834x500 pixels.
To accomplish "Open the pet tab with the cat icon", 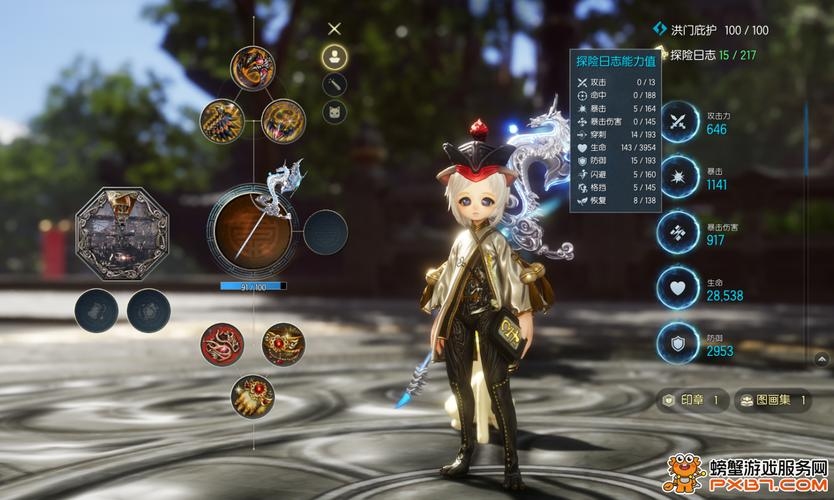I will tap(335, 111).
